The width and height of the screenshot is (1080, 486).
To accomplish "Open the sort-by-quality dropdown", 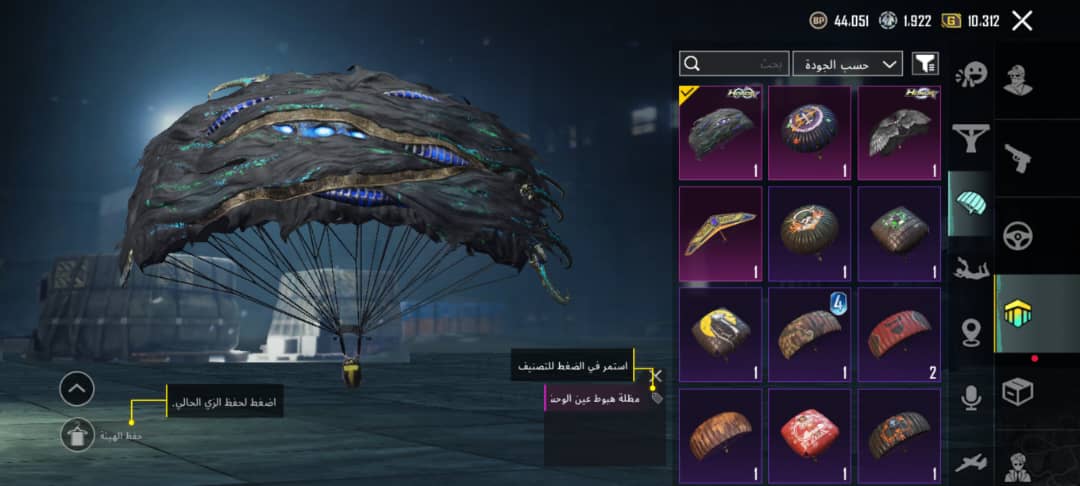I will click(847, 64).
